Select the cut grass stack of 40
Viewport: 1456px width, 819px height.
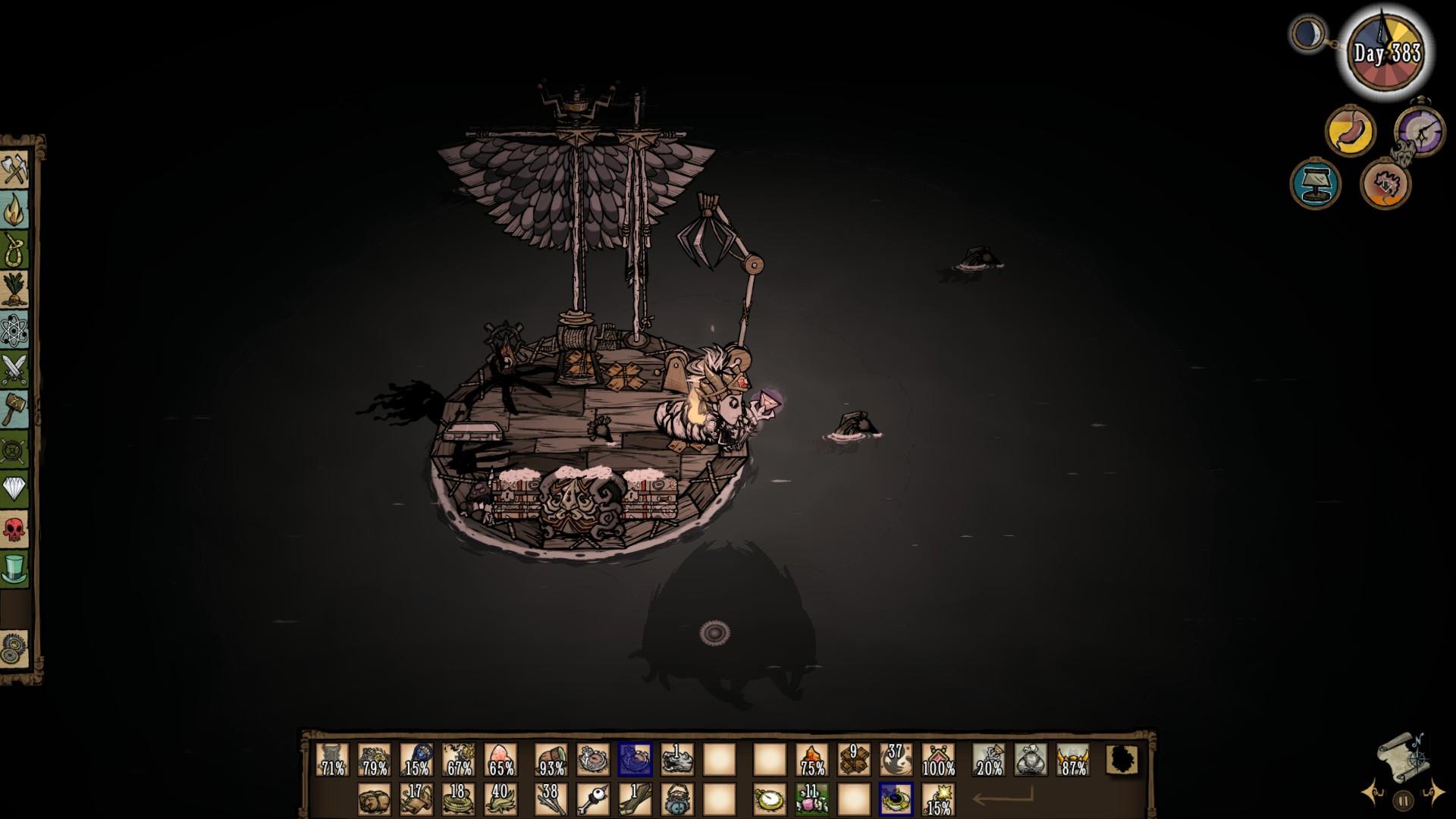click(x=500, y=800)
